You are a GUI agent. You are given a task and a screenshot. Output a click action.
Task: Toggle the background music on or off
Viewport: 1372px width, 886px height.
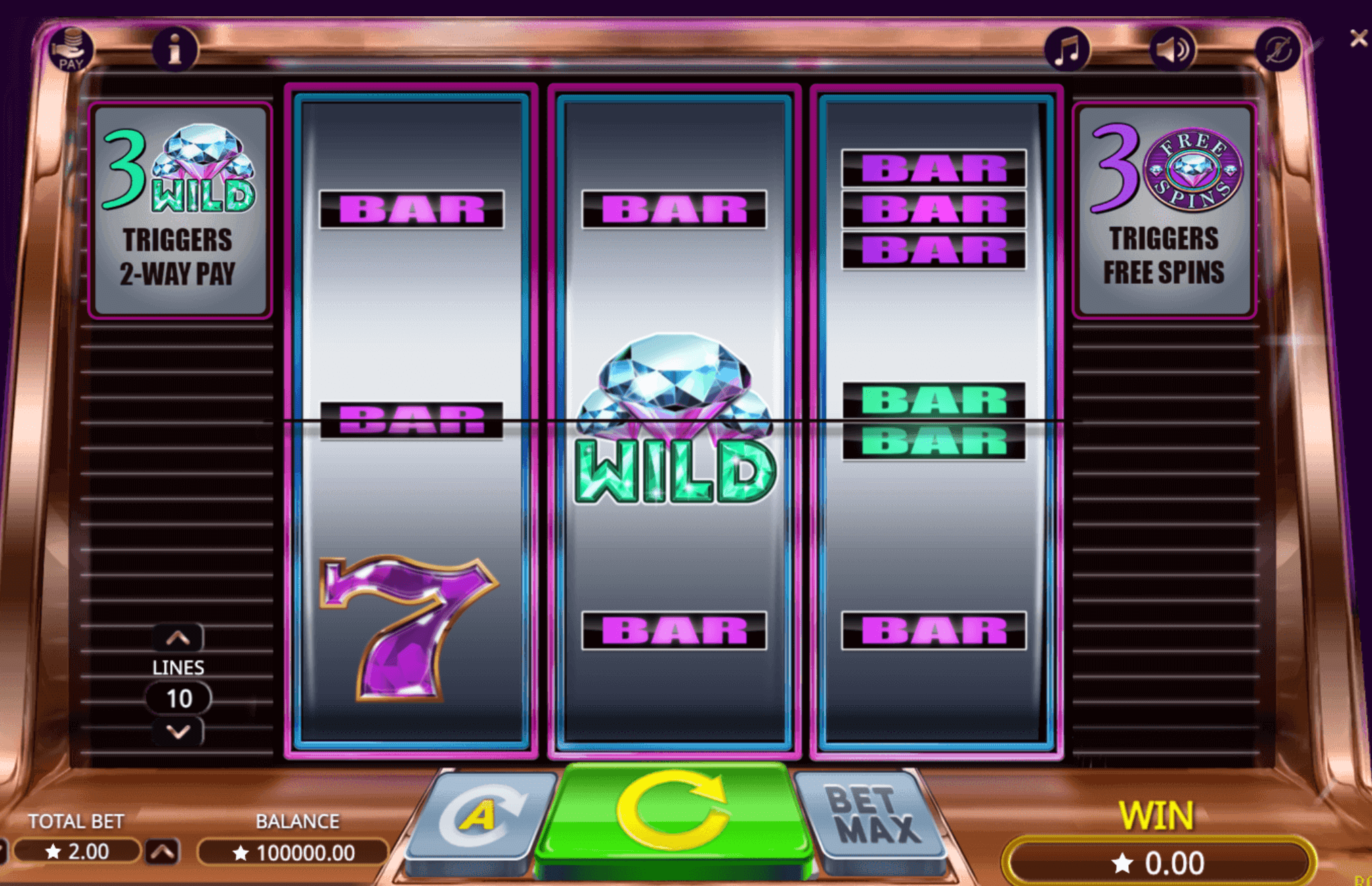pos(1069,48)
